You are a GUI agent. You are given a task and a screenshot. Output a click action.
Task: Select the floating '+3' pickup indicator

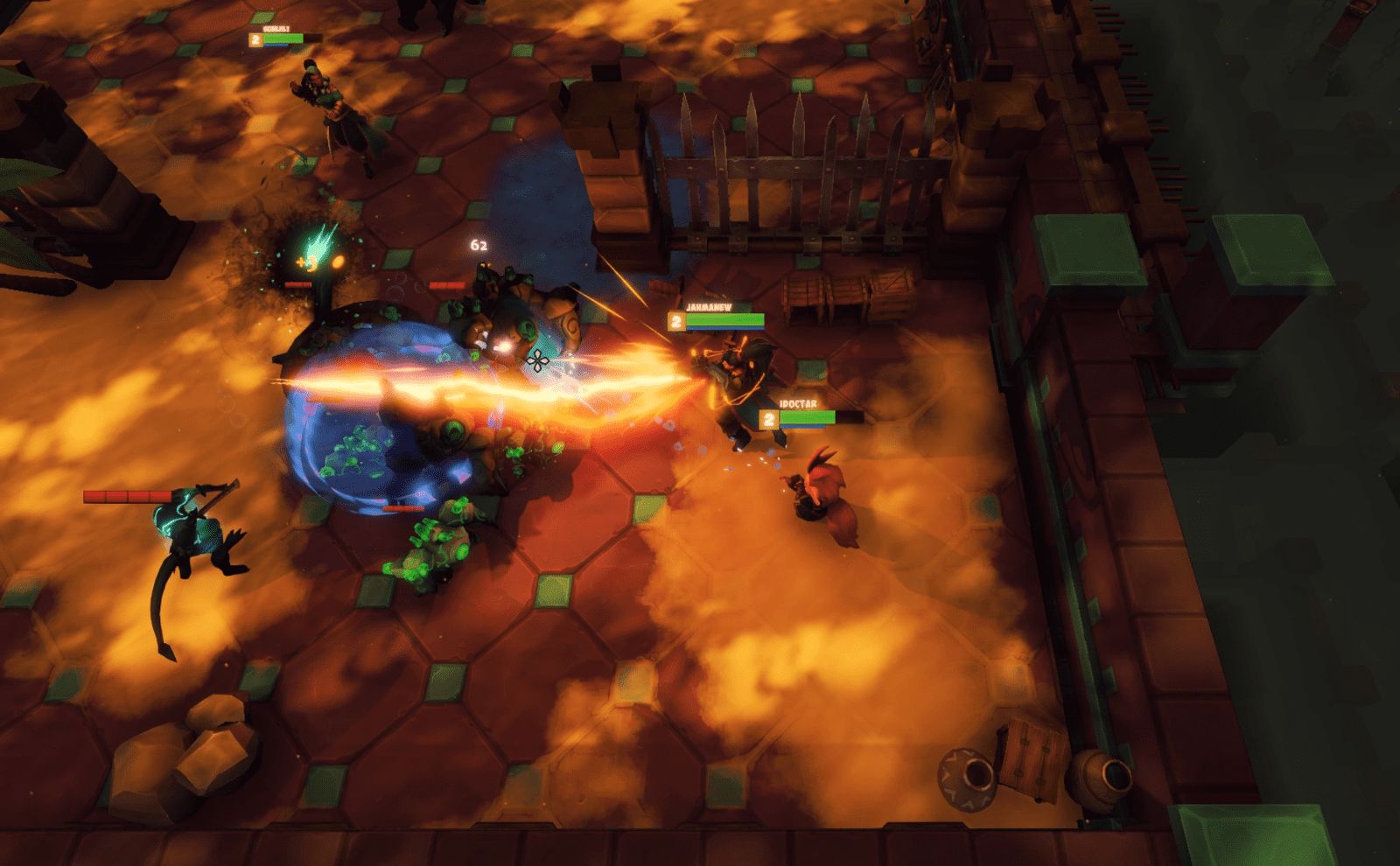[306, 262]
